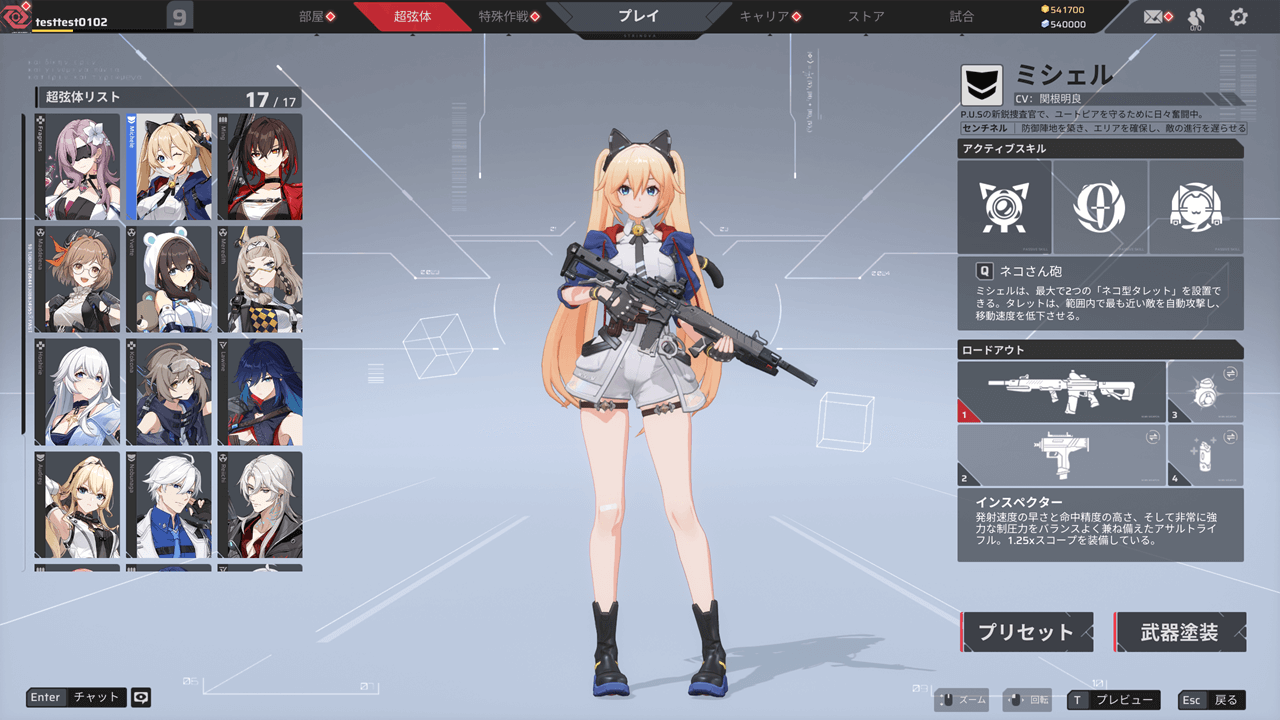The width and height of the screenshot is (1280, 720).
Task: View the middle active skill icon
Action: pyautogui.click(x=1100, y=207)
